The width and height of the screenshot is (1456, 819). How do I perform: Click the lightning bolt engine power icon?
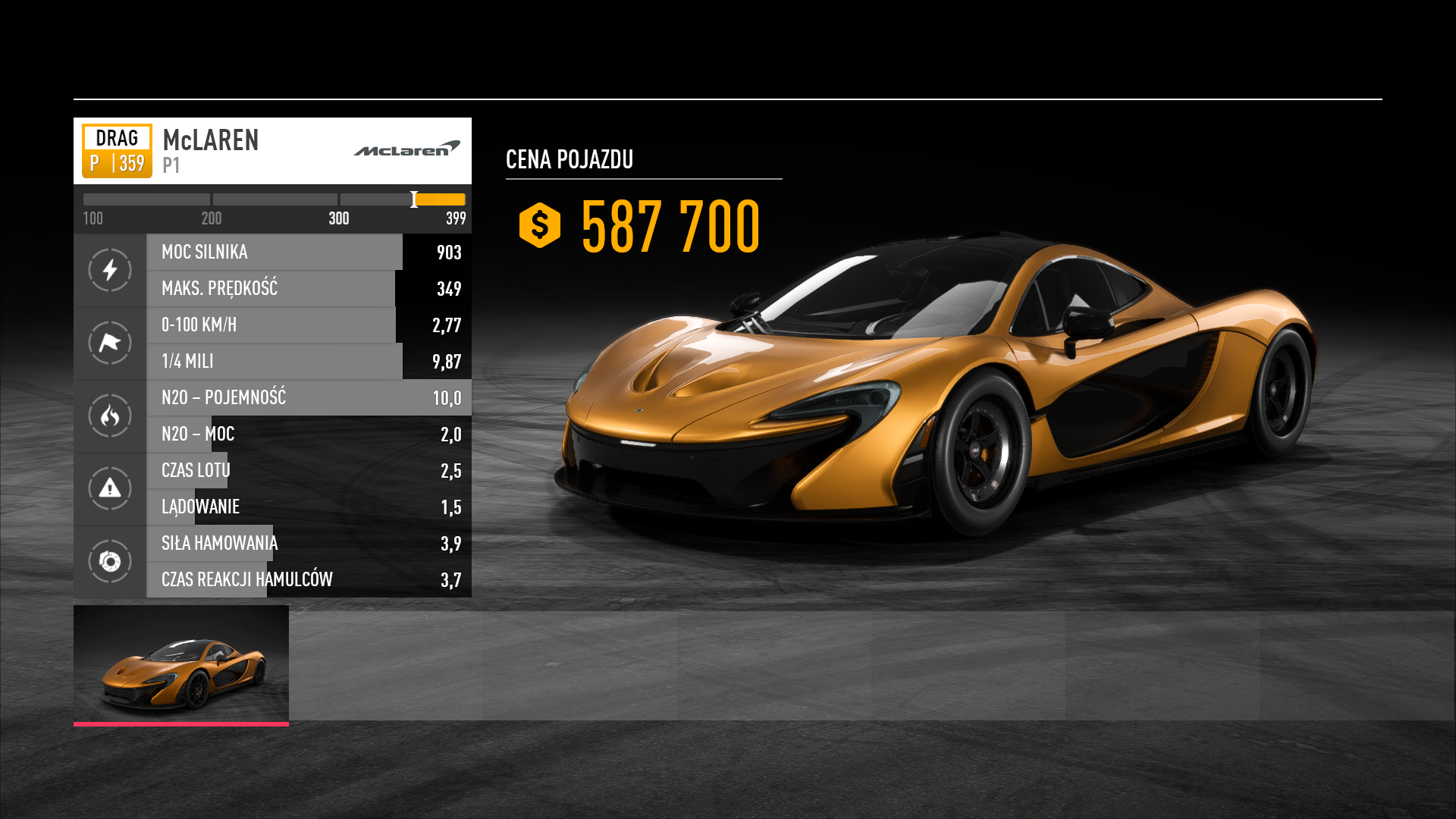pos(110,270)
